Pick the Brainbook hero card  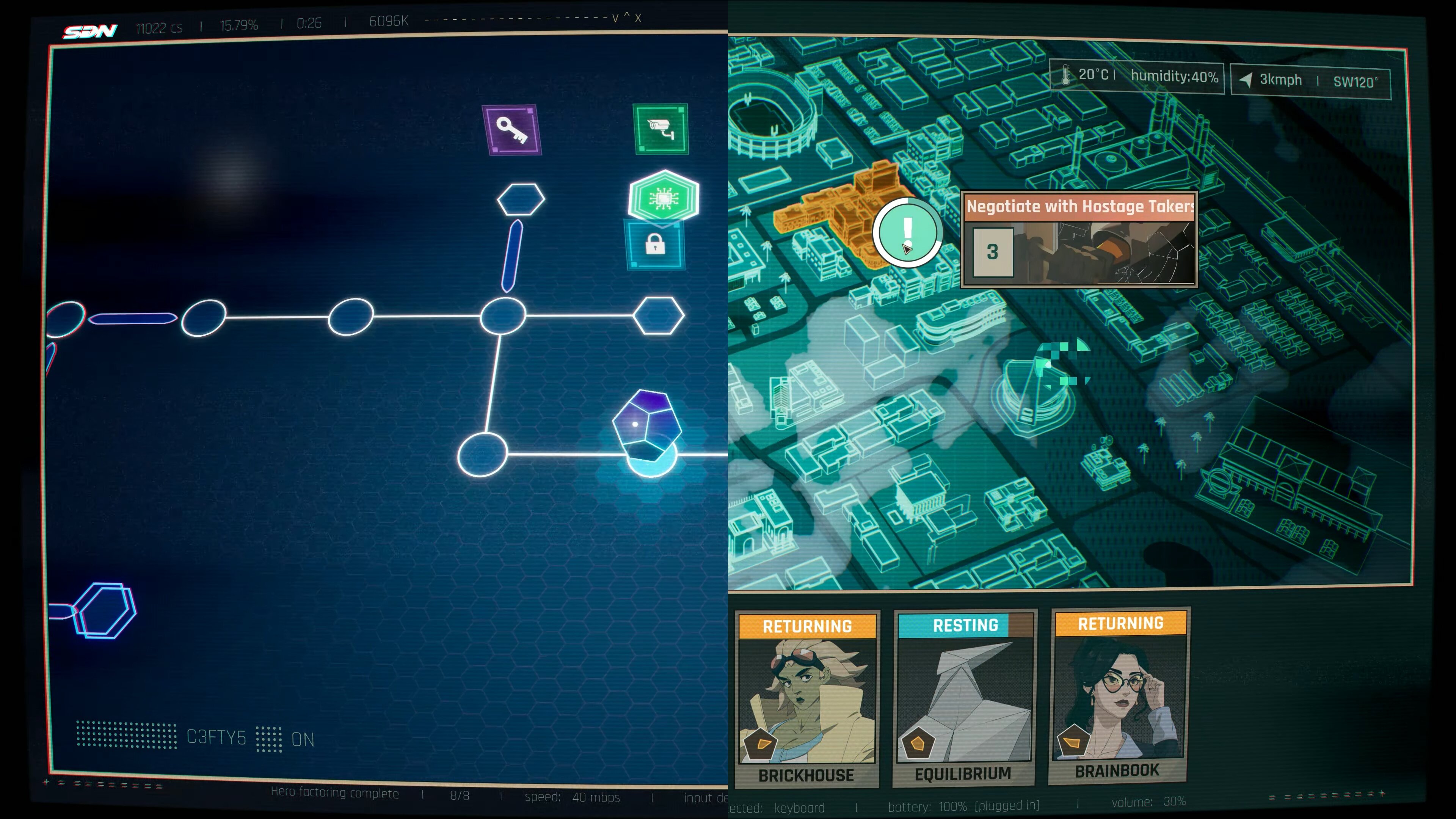pyautogui.click(x=1119, y=697)
